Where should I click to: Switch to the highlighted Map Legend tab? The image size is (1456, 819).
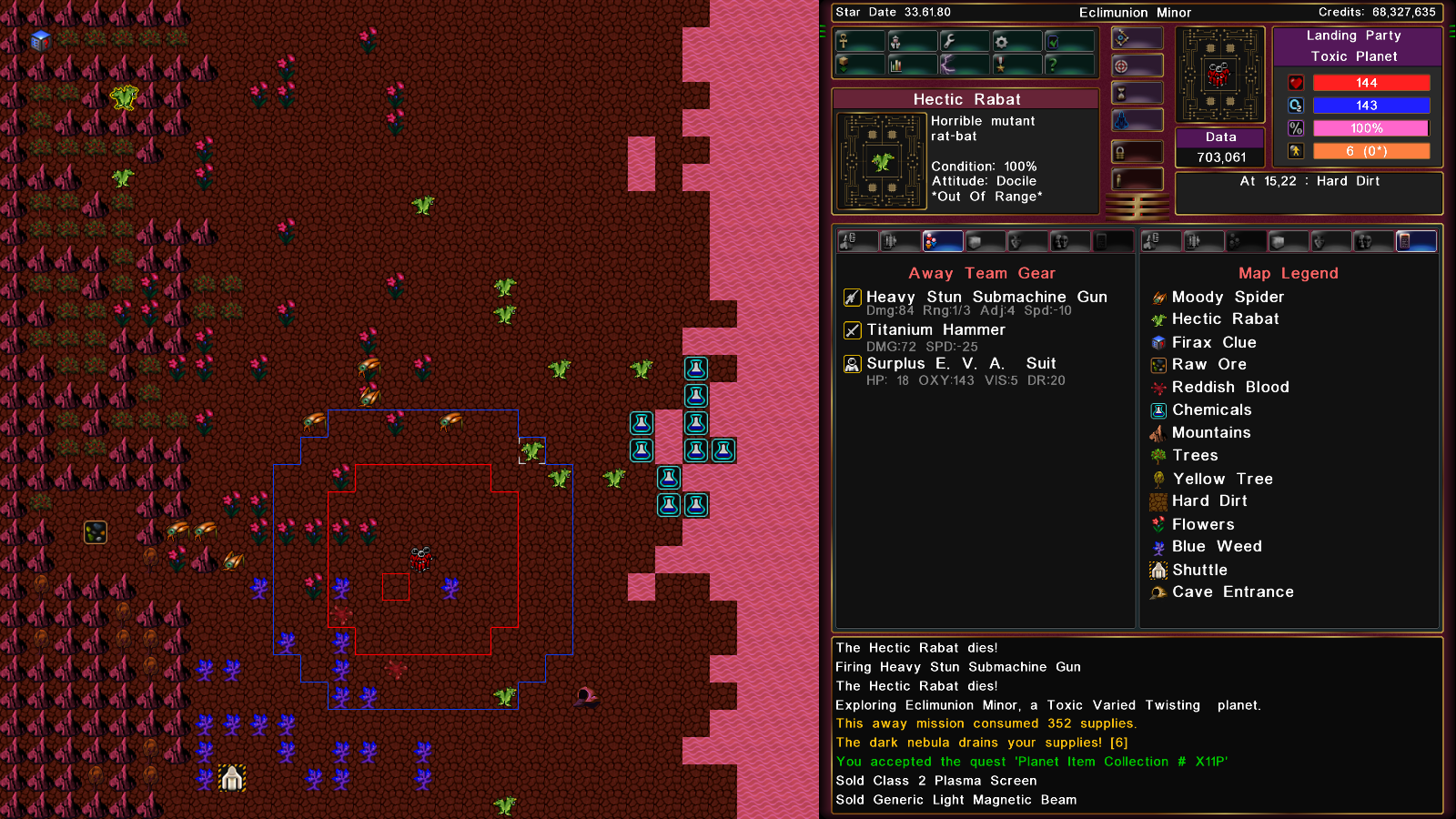point(1415,241)
